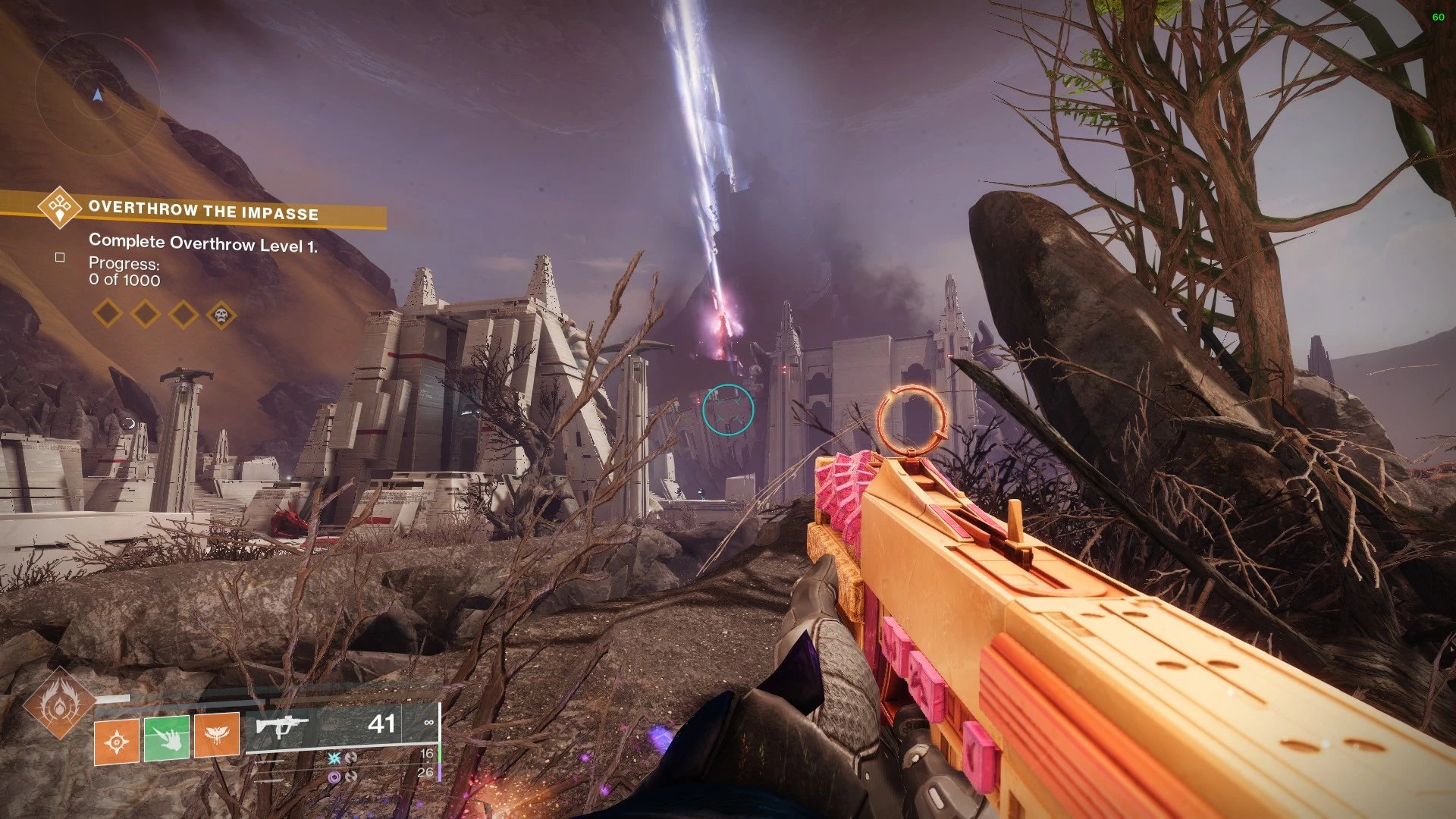Switch to the cyan stasis secondary weapon
This screenshot has width=1456, height=819.
point(334,758)
